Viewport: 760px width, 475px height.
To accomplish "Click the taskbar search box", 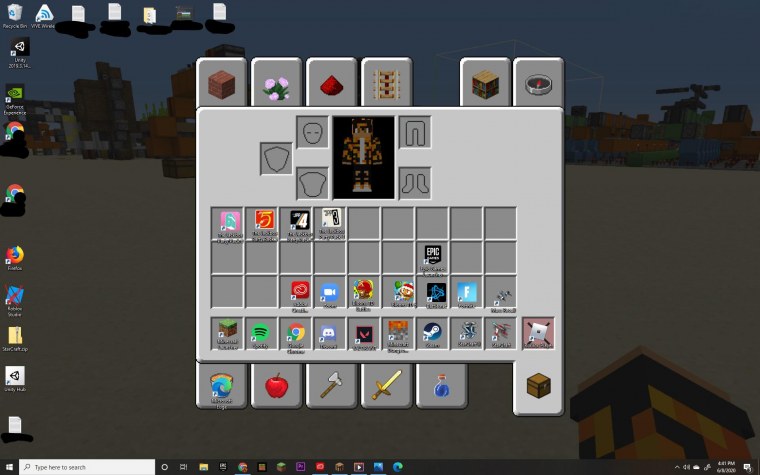I will coord(85,467).
